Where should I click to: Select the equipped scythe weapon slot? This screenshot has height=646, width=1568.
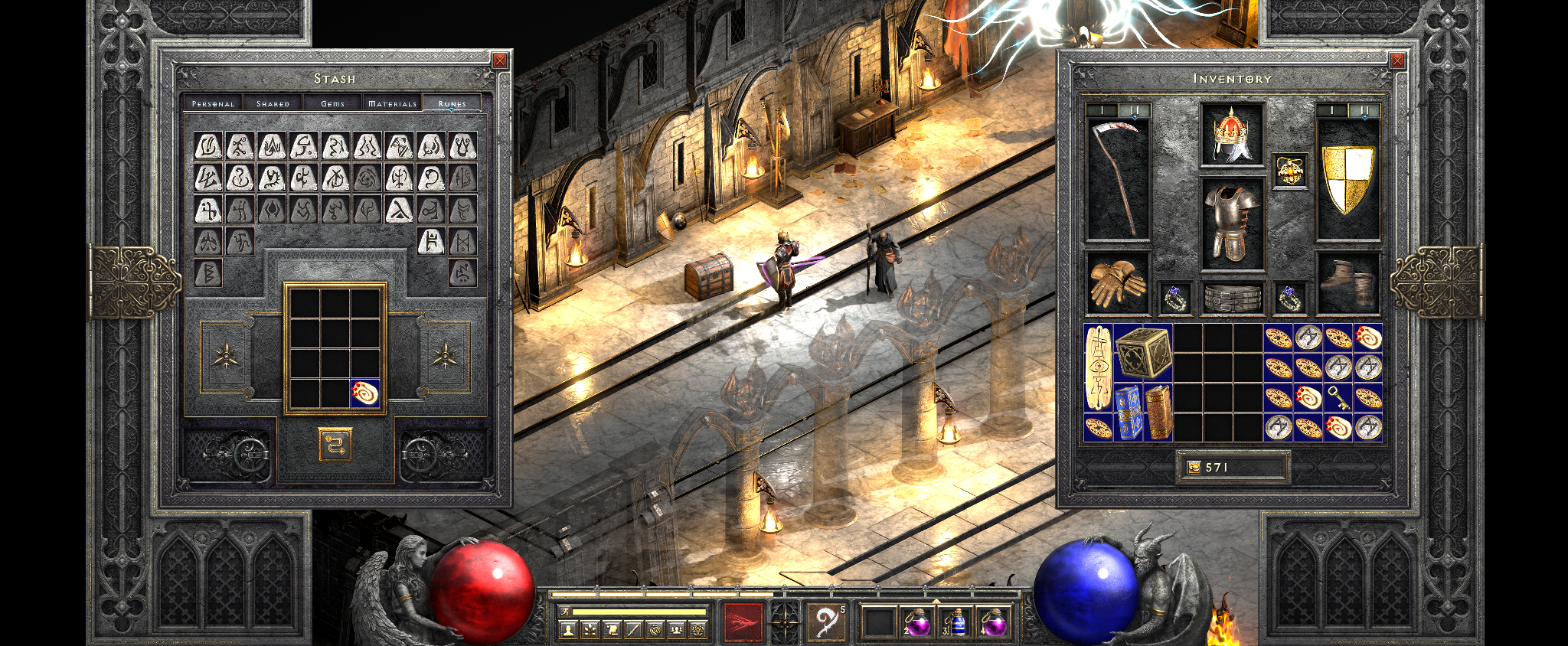click(1118, 179)
